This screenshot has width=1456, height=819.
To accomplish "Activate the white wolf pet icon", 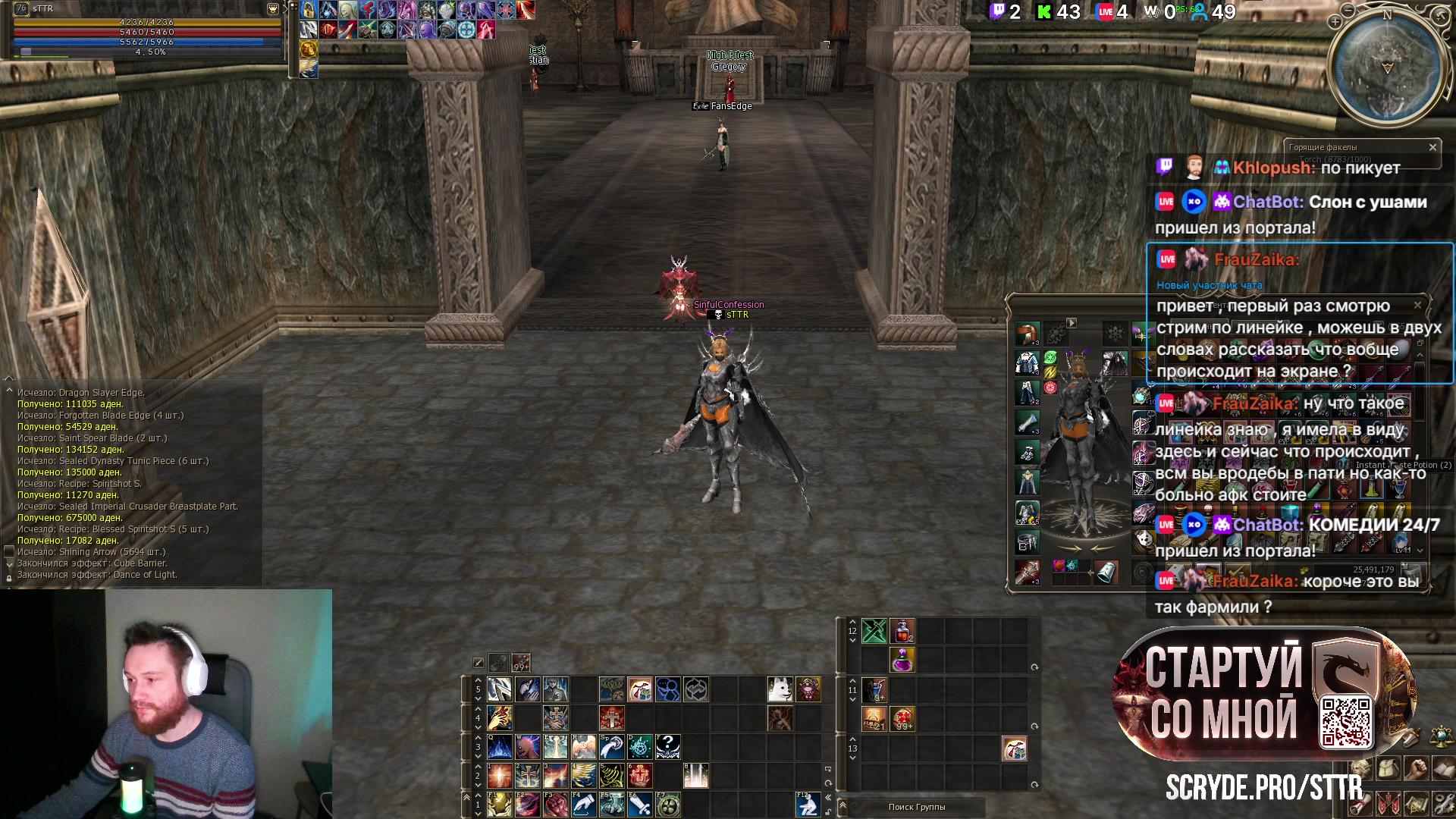I will pyautogui.click(x=780, y=689).
